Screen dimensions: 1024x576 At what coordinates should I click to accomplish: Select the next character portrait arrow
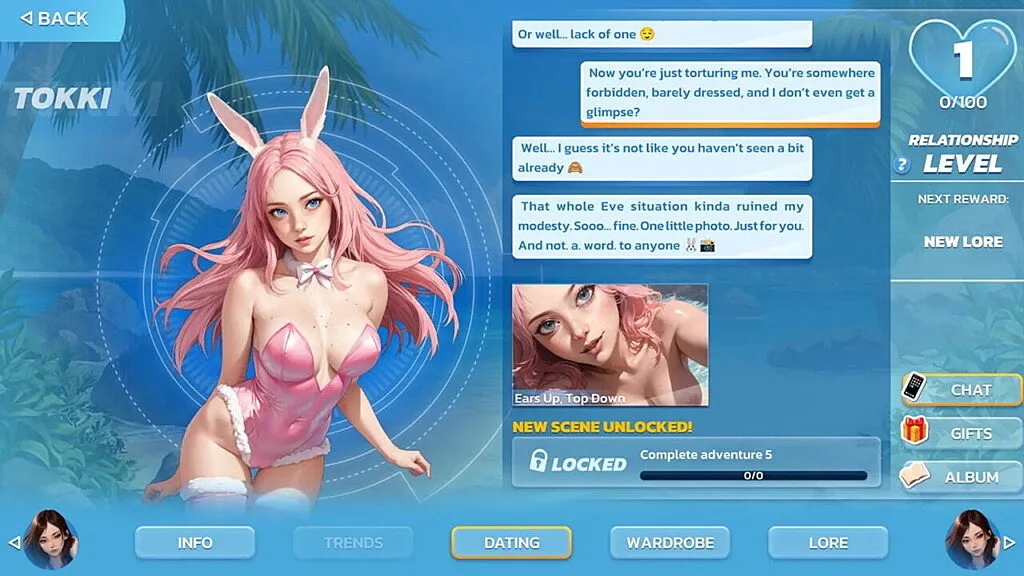(x=1010, y=543)
